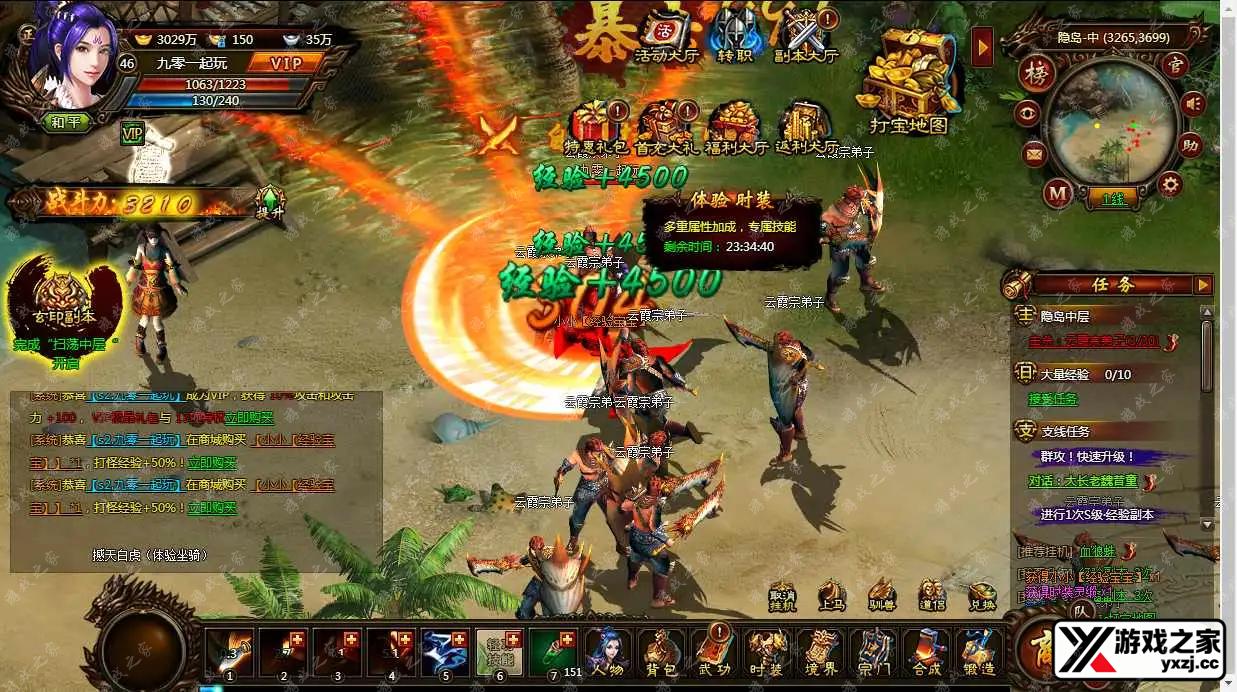Toggle the sound speaker button

coord(1192,103)
